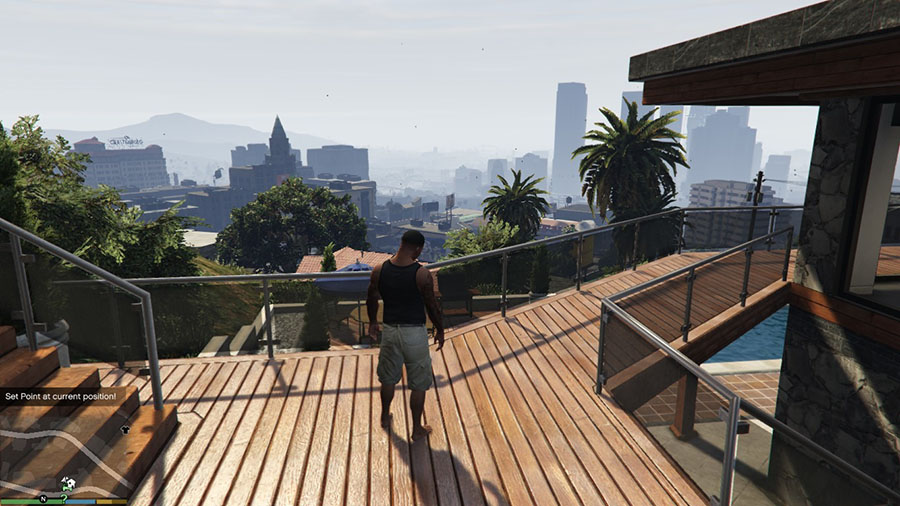This screenshot has height=506, width=900.
Task: Select the green question mark blip on minimap
Action: tap(64, 497)
